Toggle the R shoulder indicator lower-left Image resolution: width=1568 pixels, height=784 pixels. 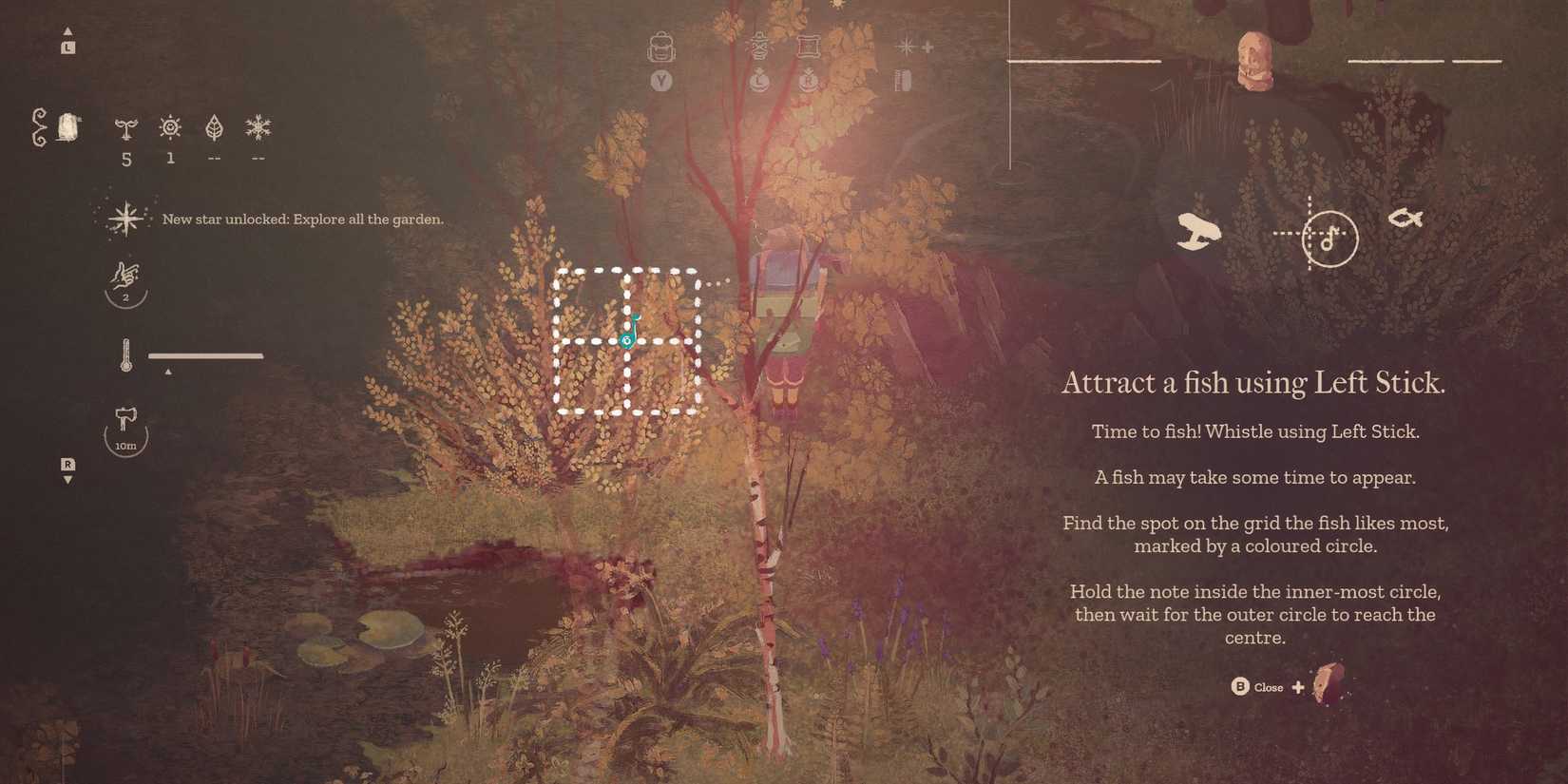pos(67,465)
